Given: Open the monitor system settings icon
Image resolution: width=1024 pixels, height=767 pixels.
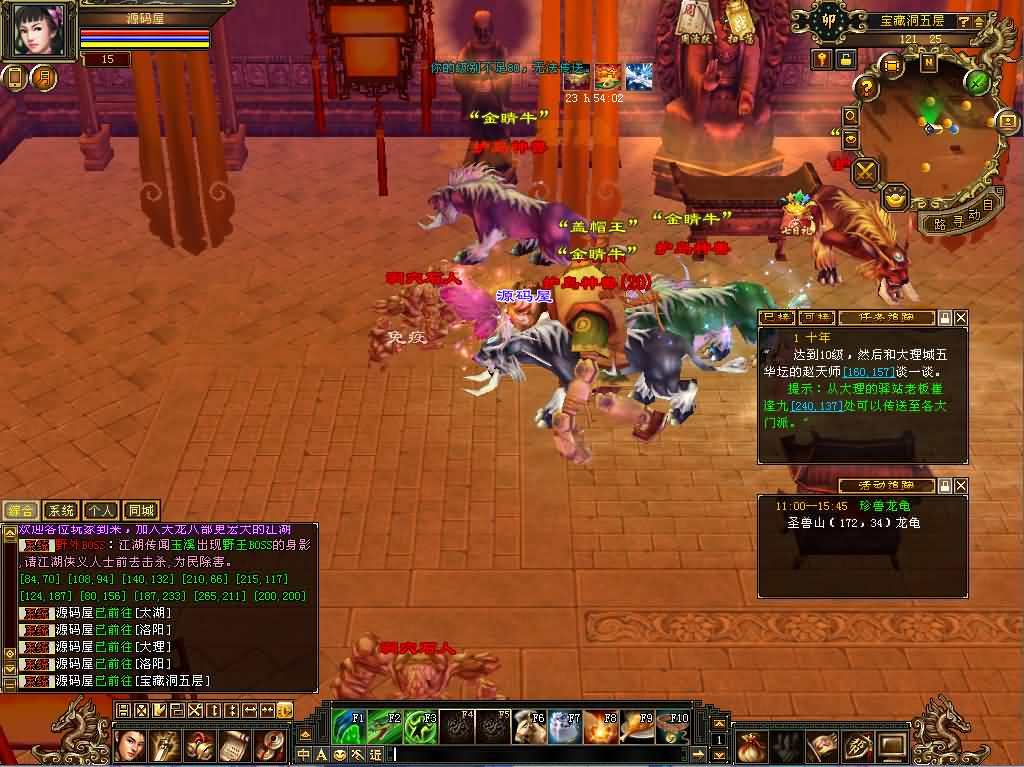Looking at the screenshot, I should (892, 745).
